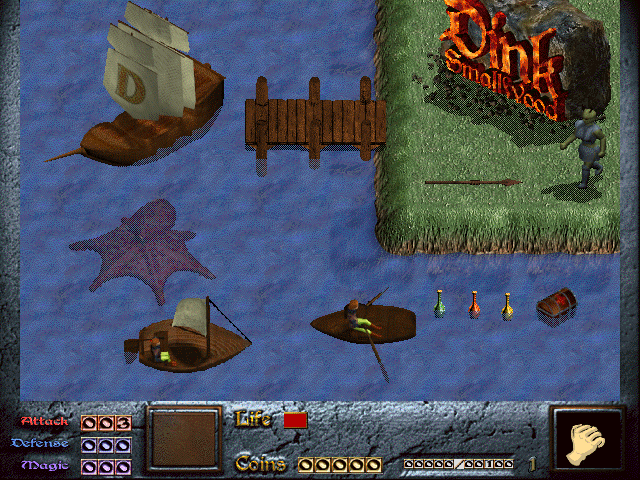Select the fist weapon slot
640x480 pixels.
pyautogui.click(x=588, y=441)
